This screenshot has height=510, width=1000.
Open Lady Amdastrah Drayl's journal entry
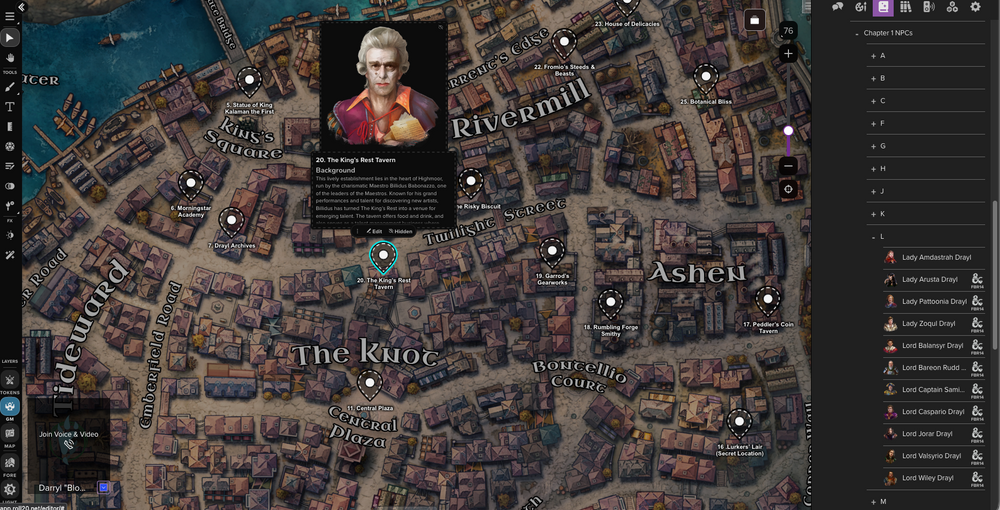(x=936, y=257)
